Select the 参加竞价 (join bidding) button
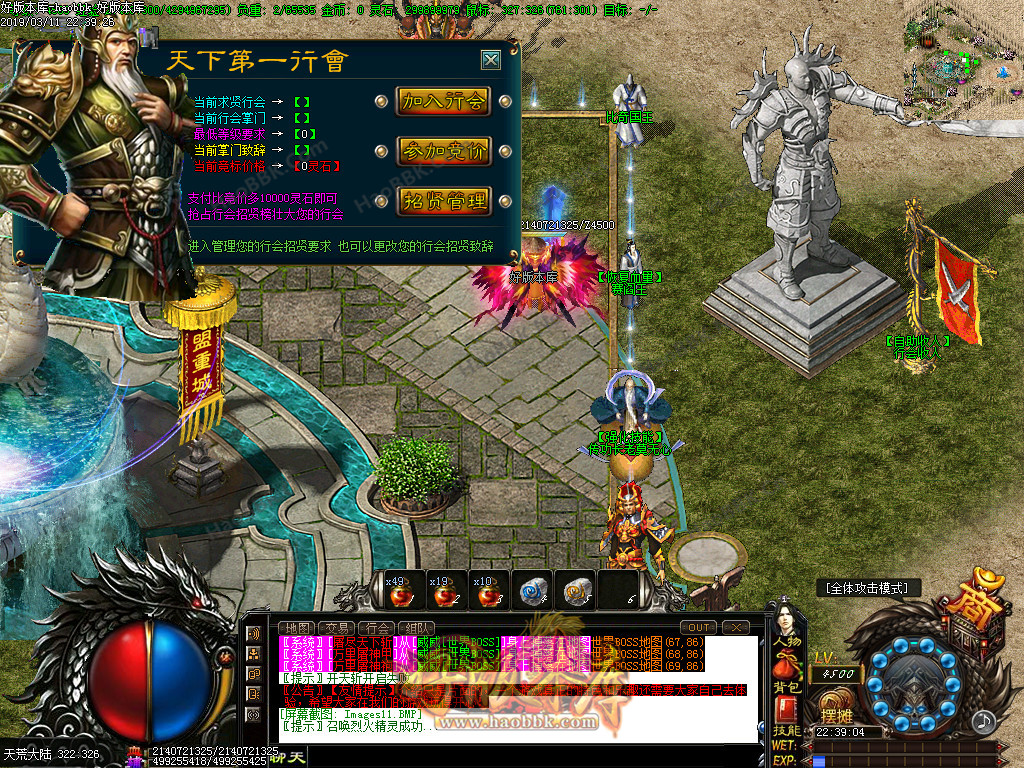Image resolution: width=1024 pixels, height=768 pixels. pyautogui.click(x=443, y=151)
